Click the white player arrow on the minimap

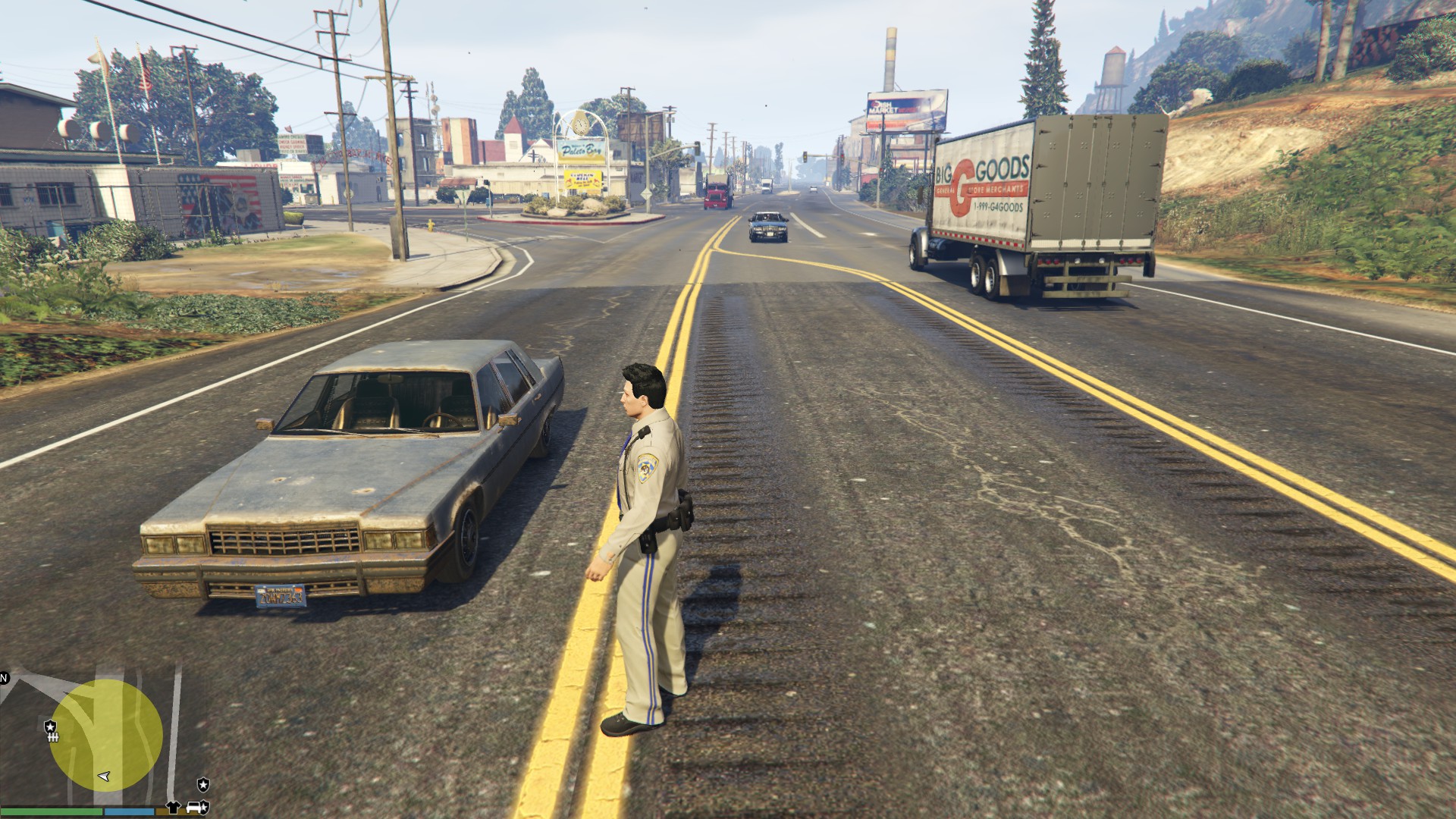point(105,777)
